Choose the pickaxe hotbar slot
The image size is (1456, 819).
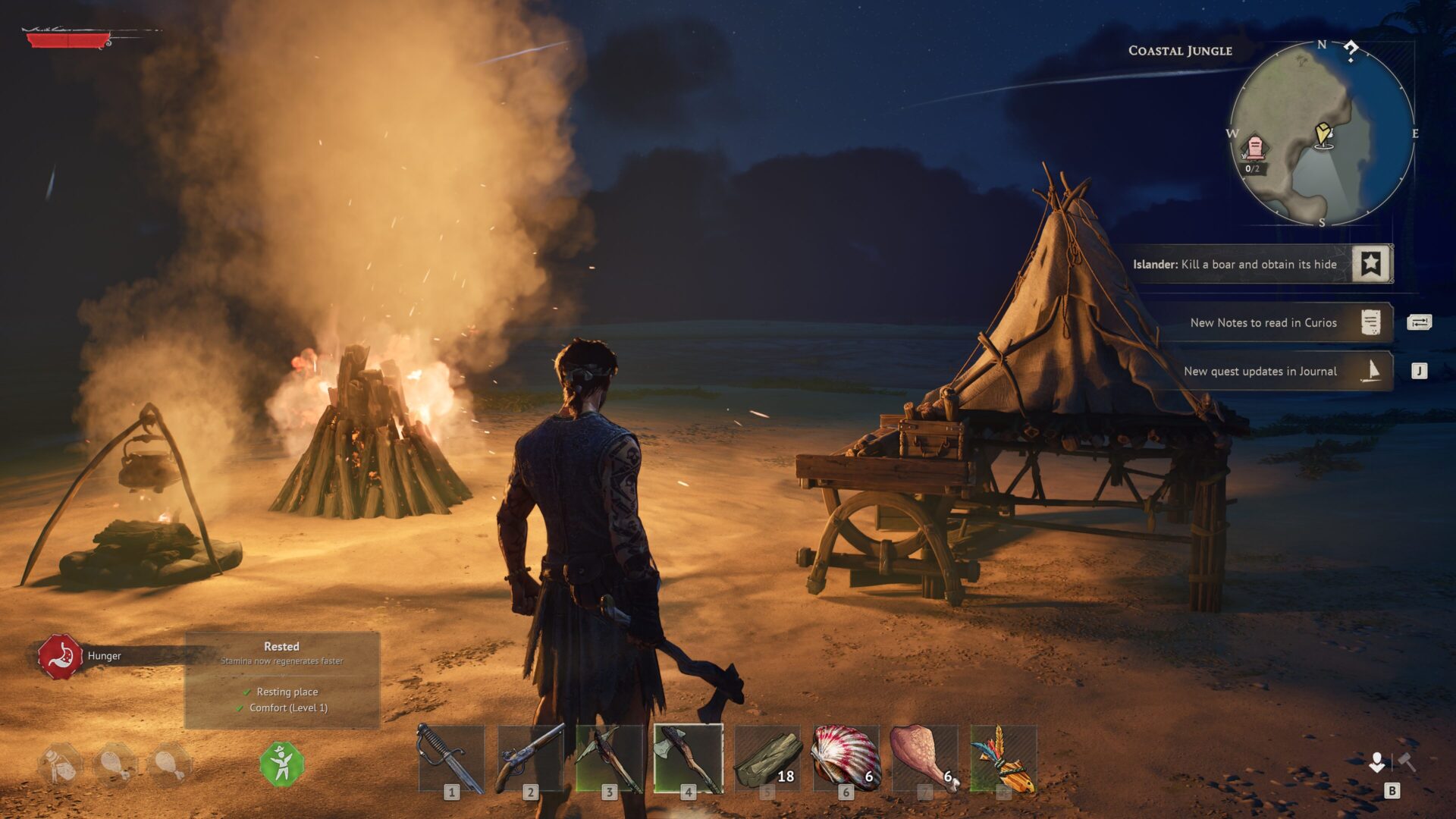[610, 758]
